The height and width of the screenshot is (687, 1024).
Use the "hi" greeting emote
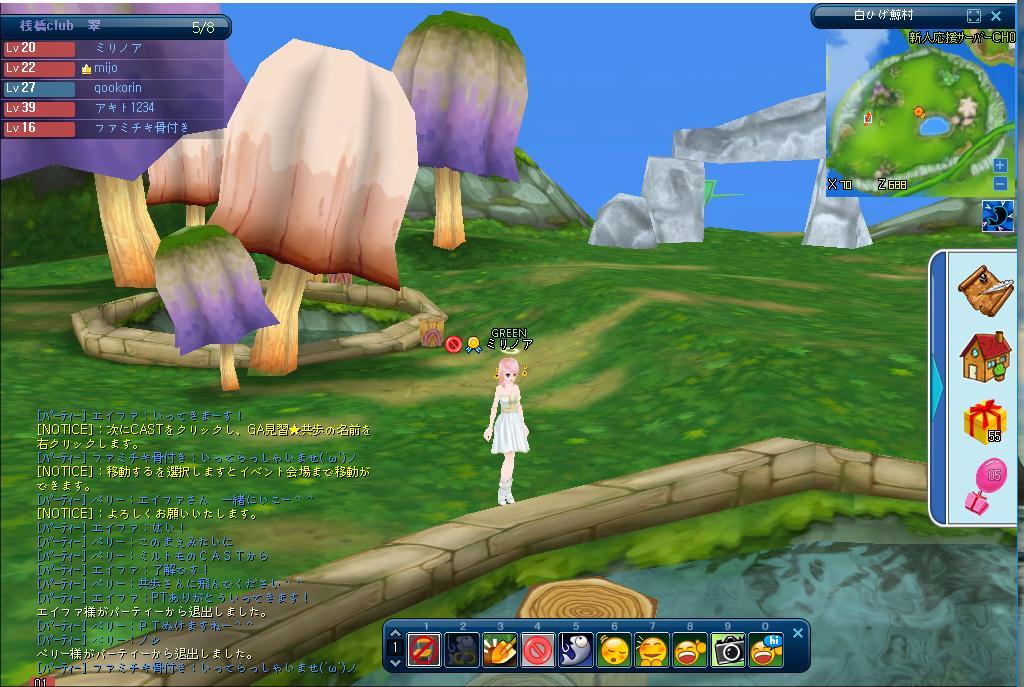pos(767,651)
